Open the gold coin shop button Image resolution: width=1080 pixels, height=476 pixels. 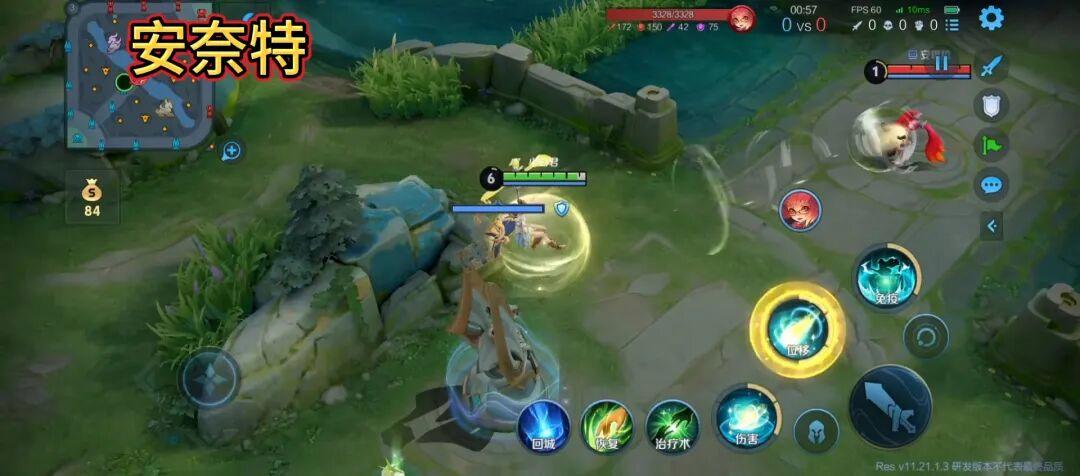pyautogui.click(x=92, y=197)
